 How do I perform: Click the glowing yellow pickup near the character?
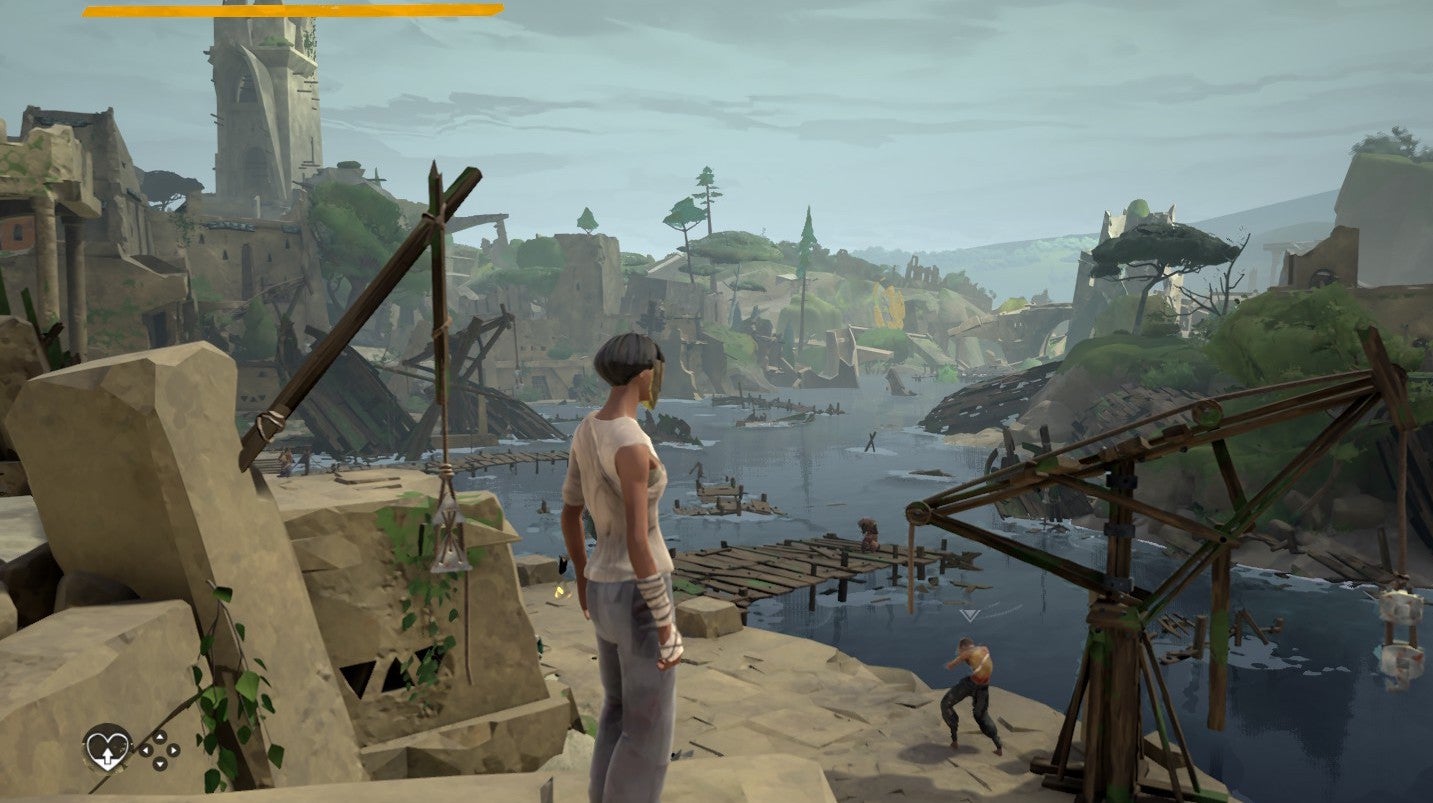pos(557,590)
